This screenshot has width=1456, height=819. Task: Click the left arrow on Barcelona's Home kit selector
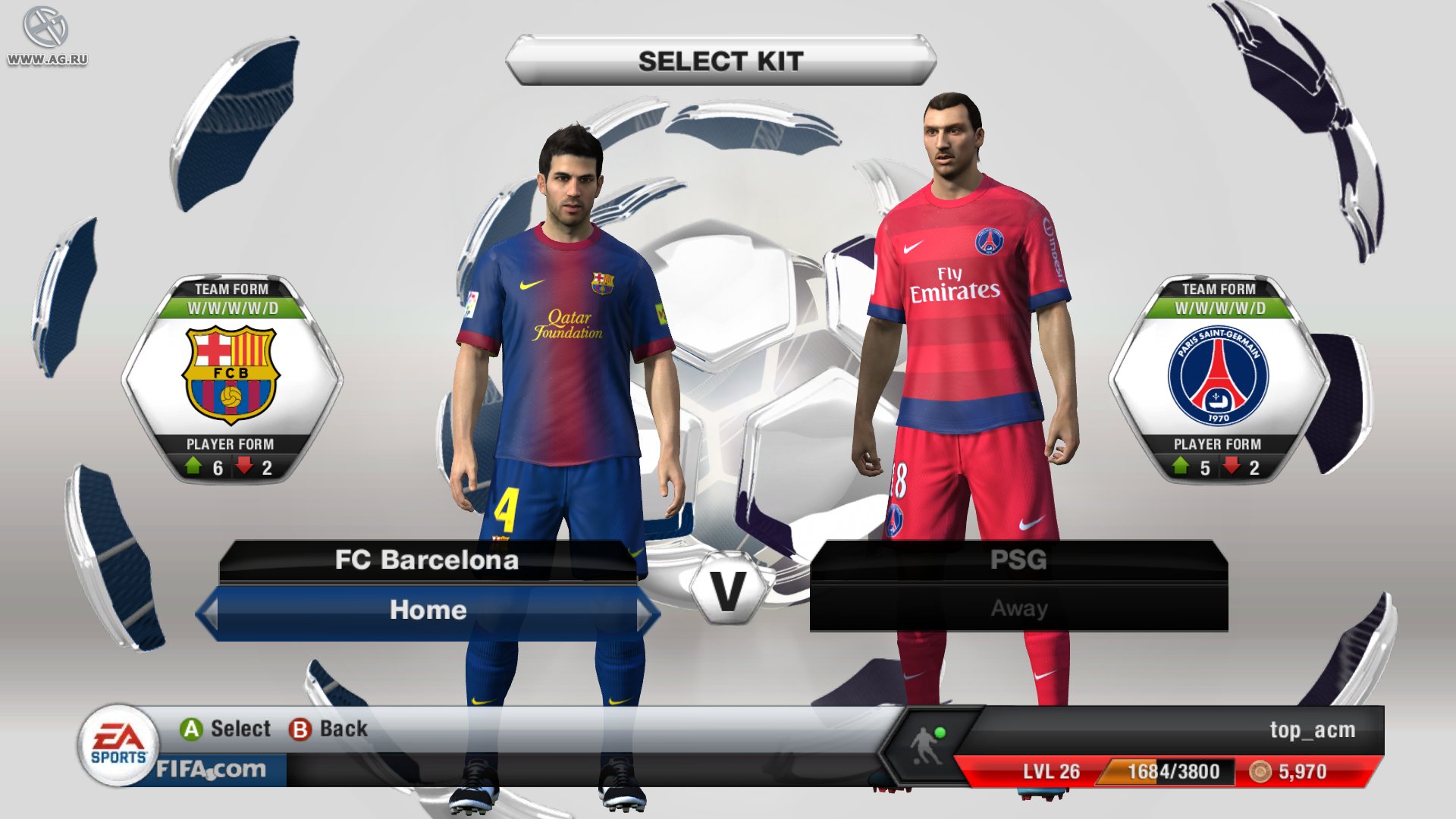[x=210, y=610]
